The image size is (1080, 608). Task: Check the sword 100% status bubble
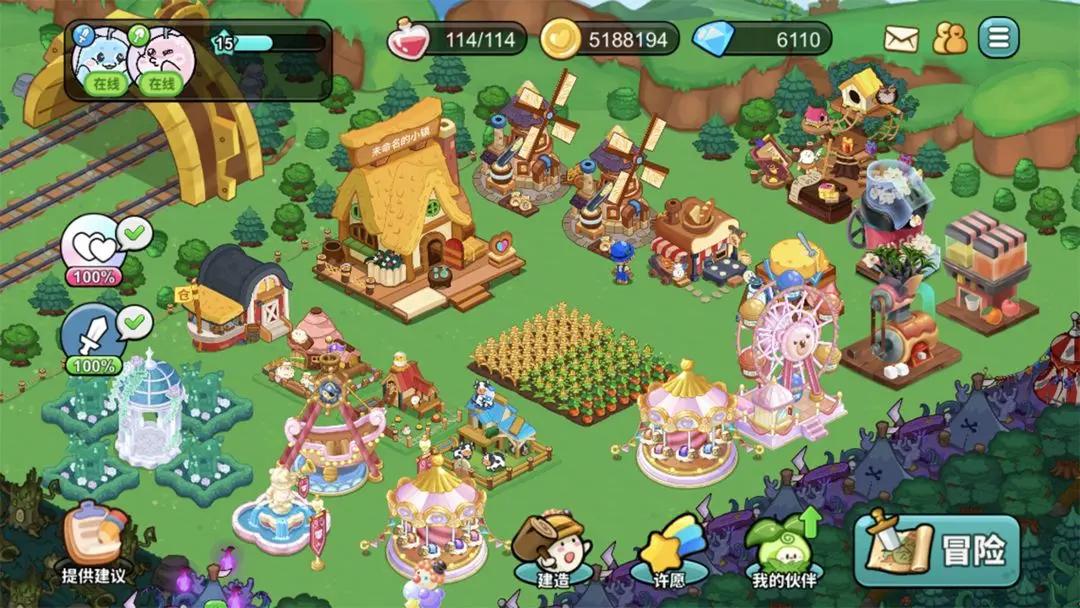click(94, 340)
